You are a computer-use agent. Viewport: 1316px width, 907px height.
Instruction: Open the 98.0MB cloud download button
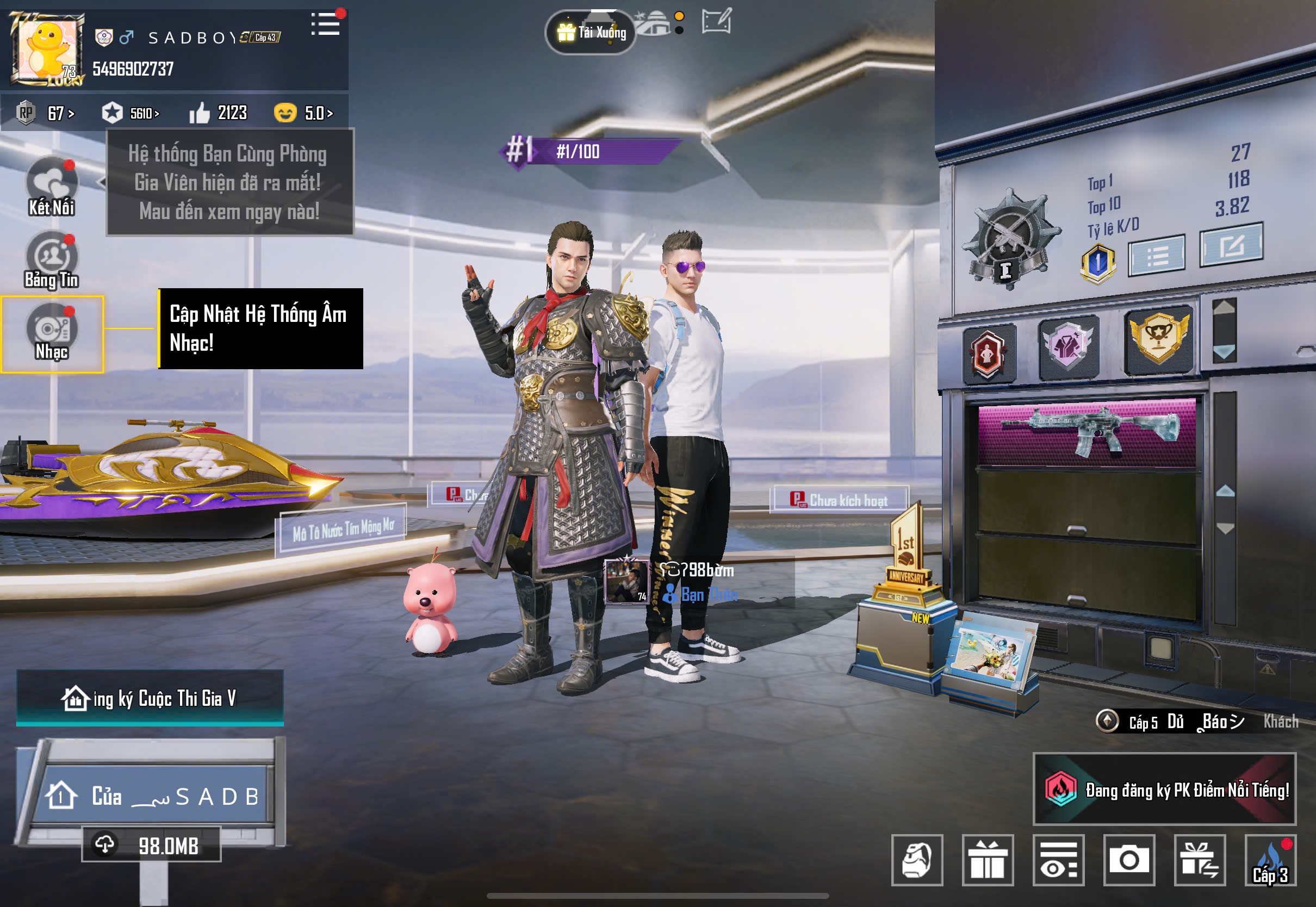[x=151, y=845]
